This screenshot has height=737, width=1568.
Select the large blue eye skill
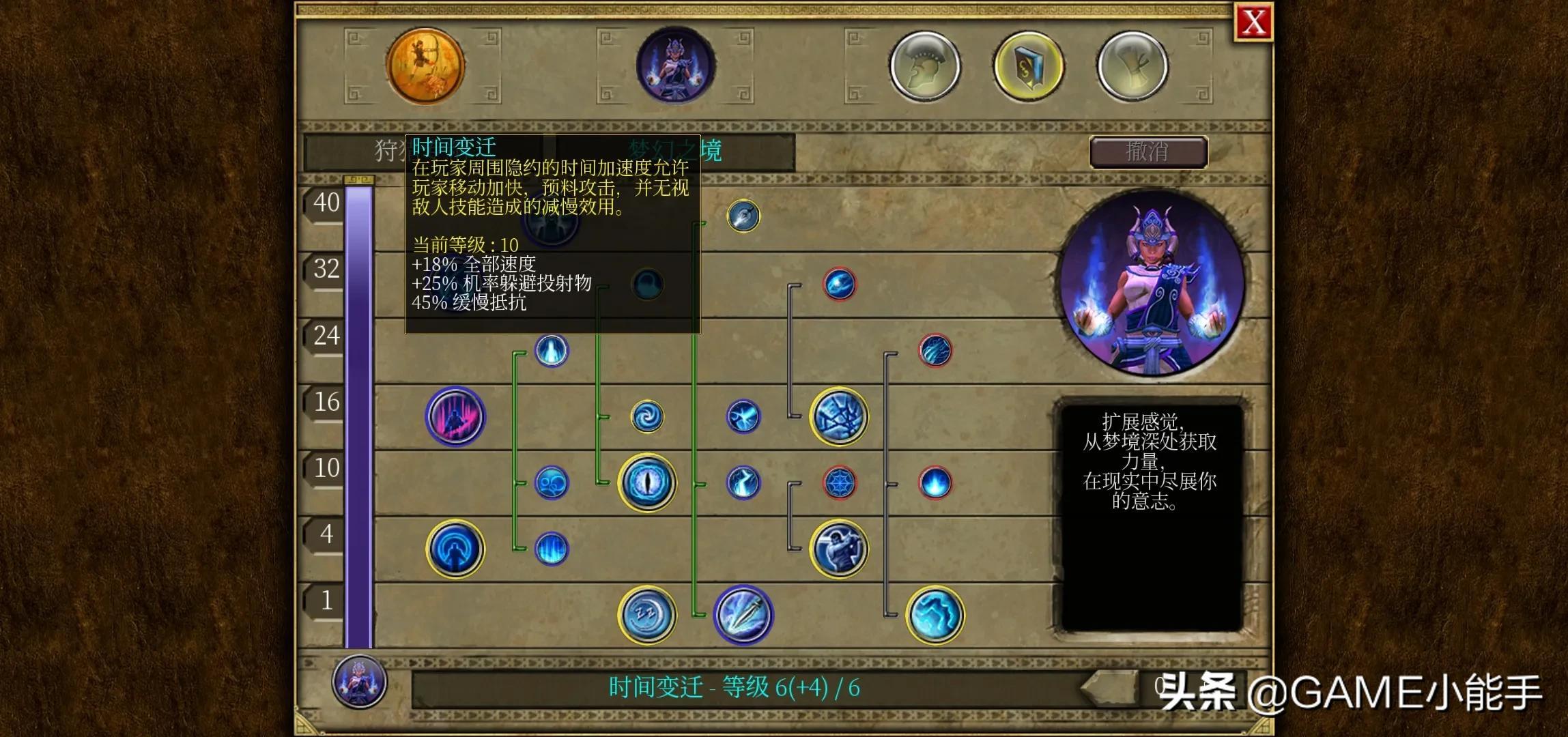coord(646,482)
